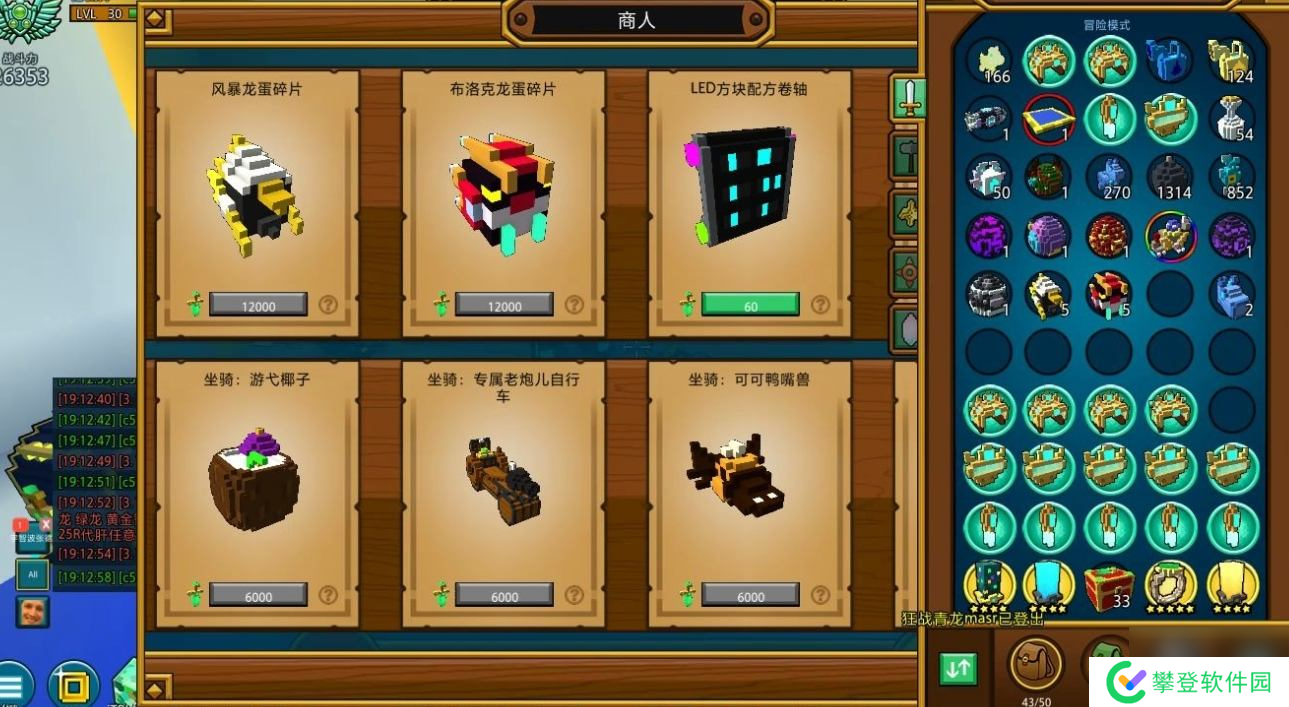
Task: Purchase the 专属老炮儿自行车 mount price button
Action: pos(504,595)
